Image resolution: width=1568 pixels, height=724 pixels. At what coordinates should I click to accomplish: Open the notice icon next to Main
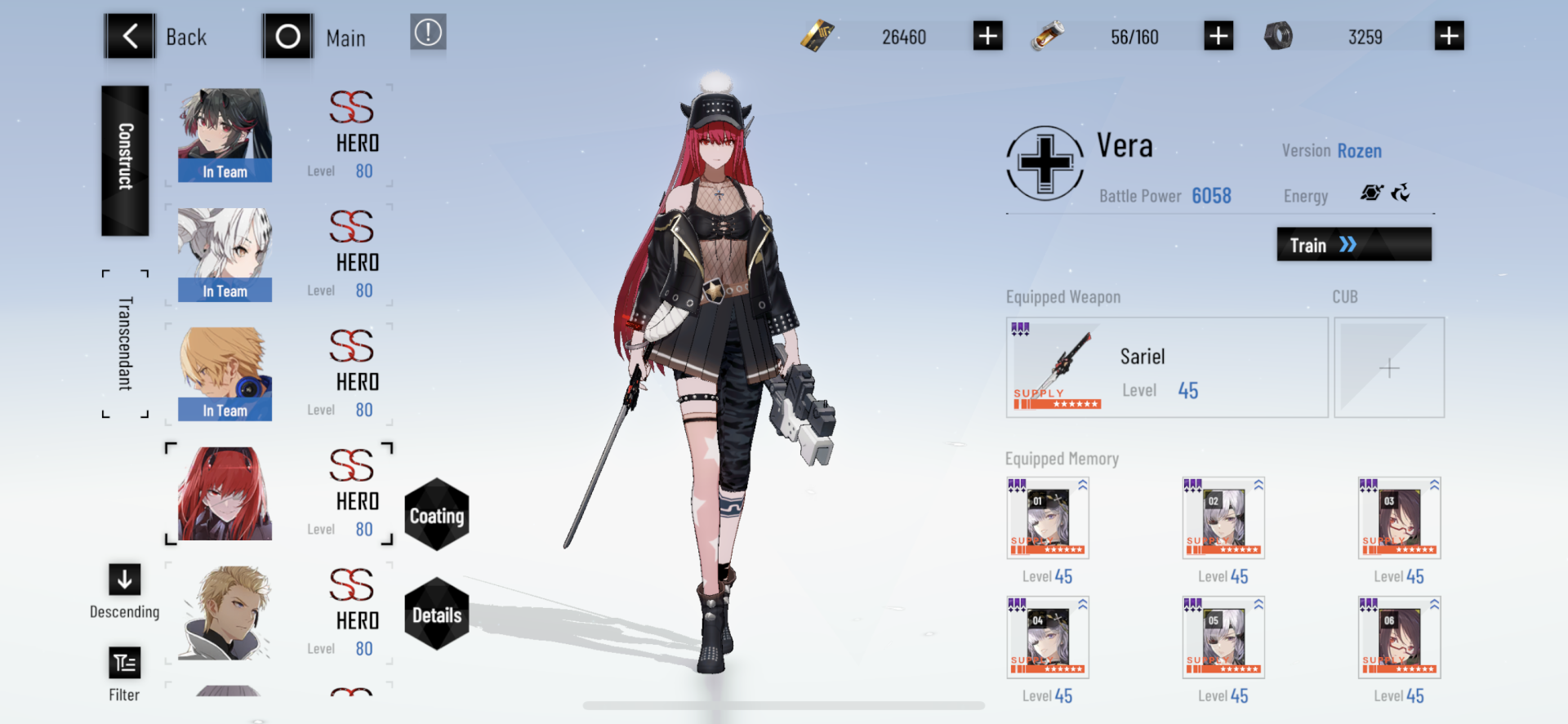point(428,34)
